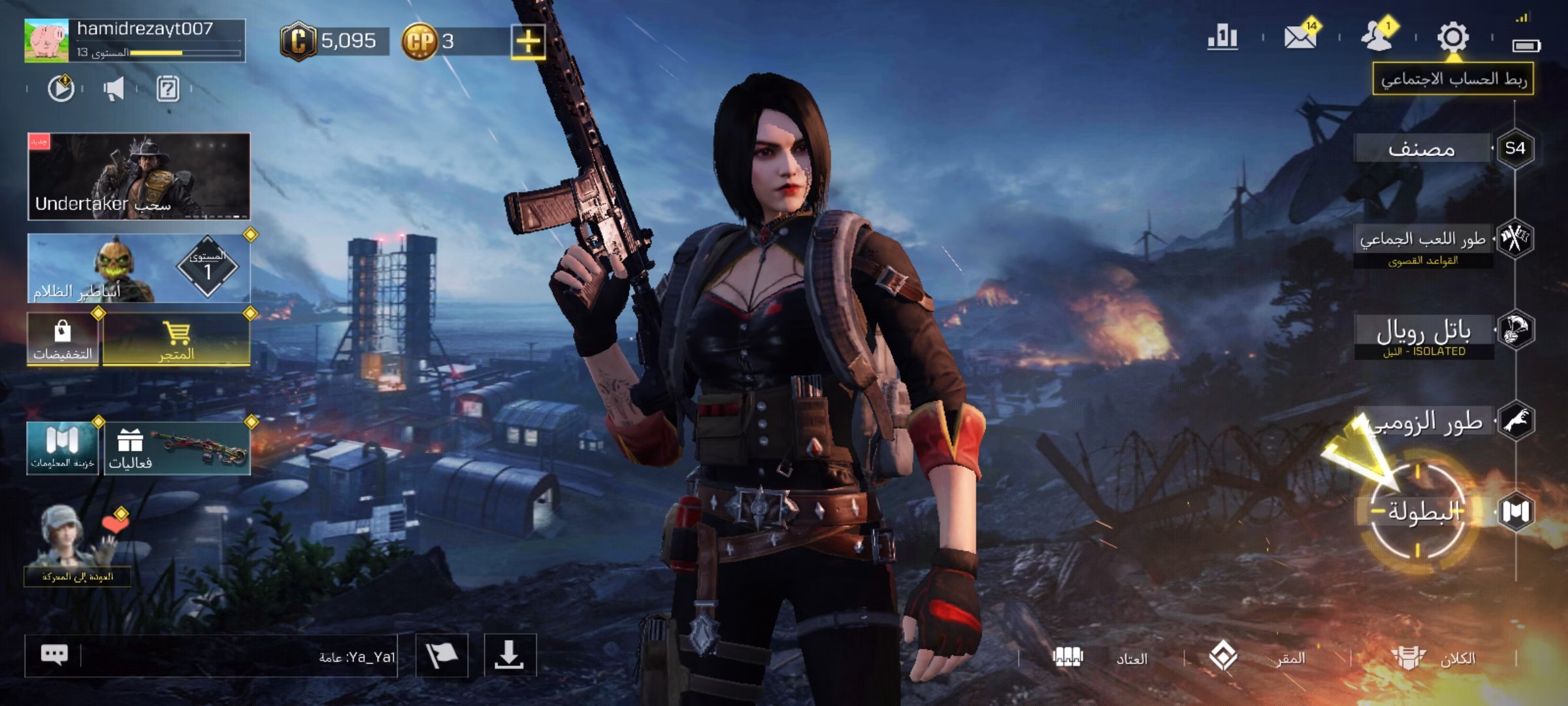Open the discounts padlock tile
Image resolution: width=1568 pixels, height=706 pixels.
(x=63, y=339)
